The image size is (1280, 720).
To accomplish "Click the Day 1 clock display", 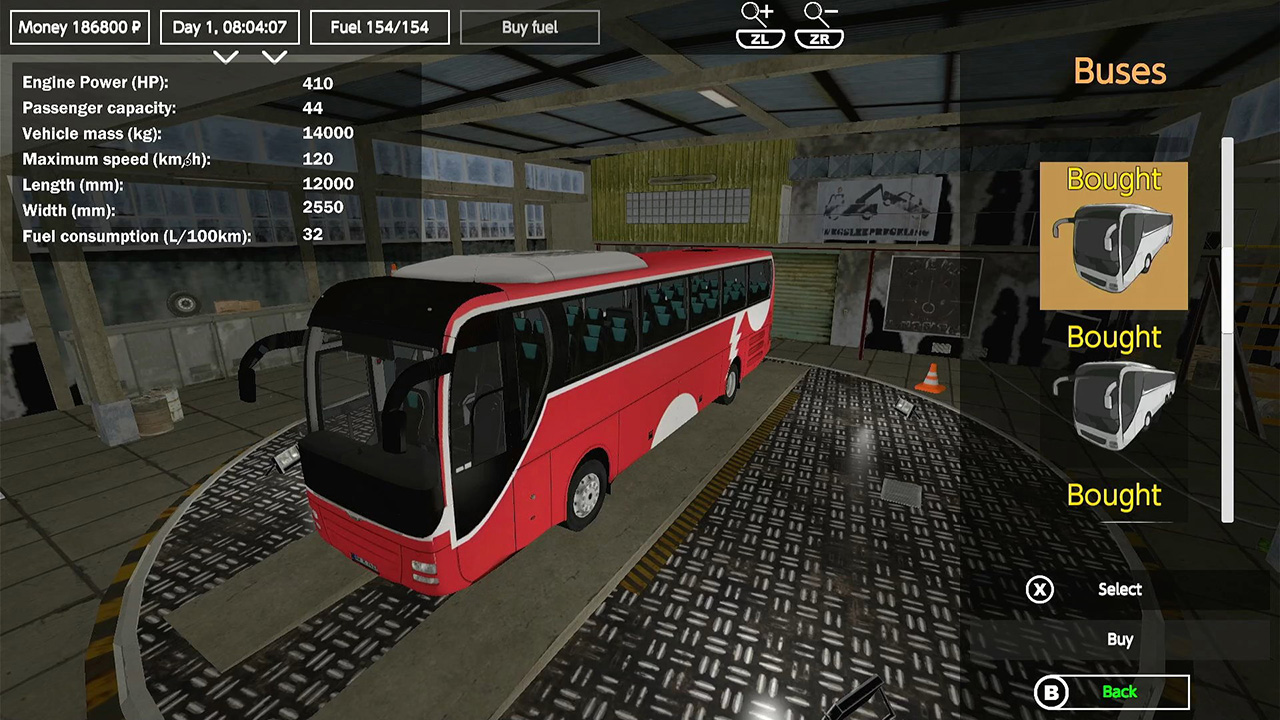I will [228, 27].
